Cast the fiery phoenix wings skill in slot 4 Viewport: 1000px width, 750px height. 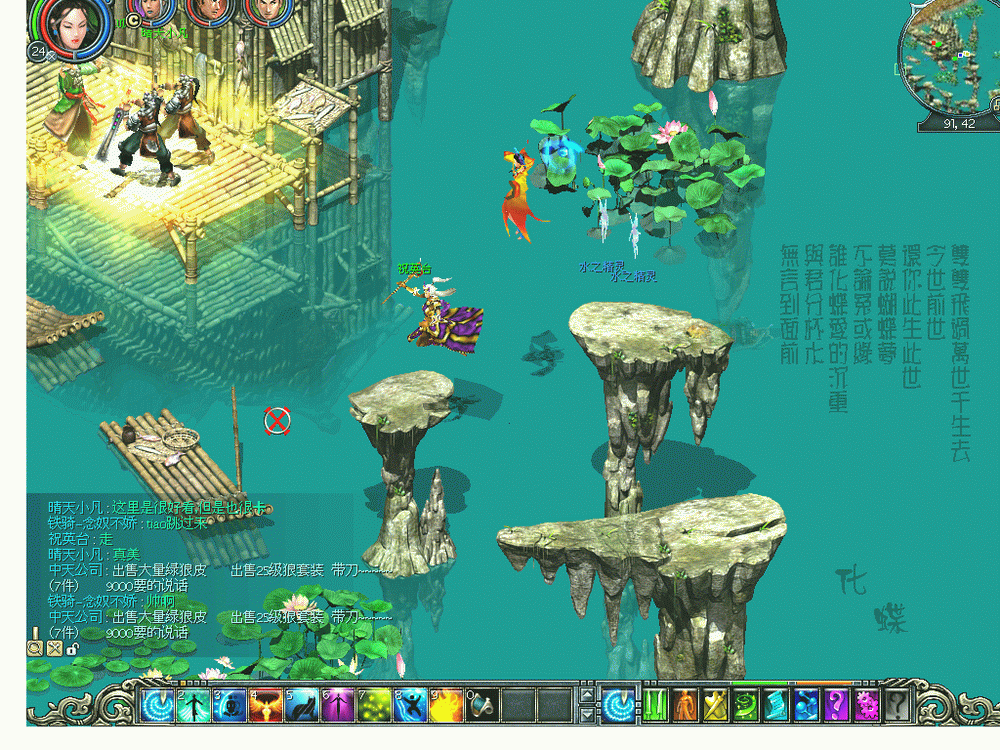[266, 704]
